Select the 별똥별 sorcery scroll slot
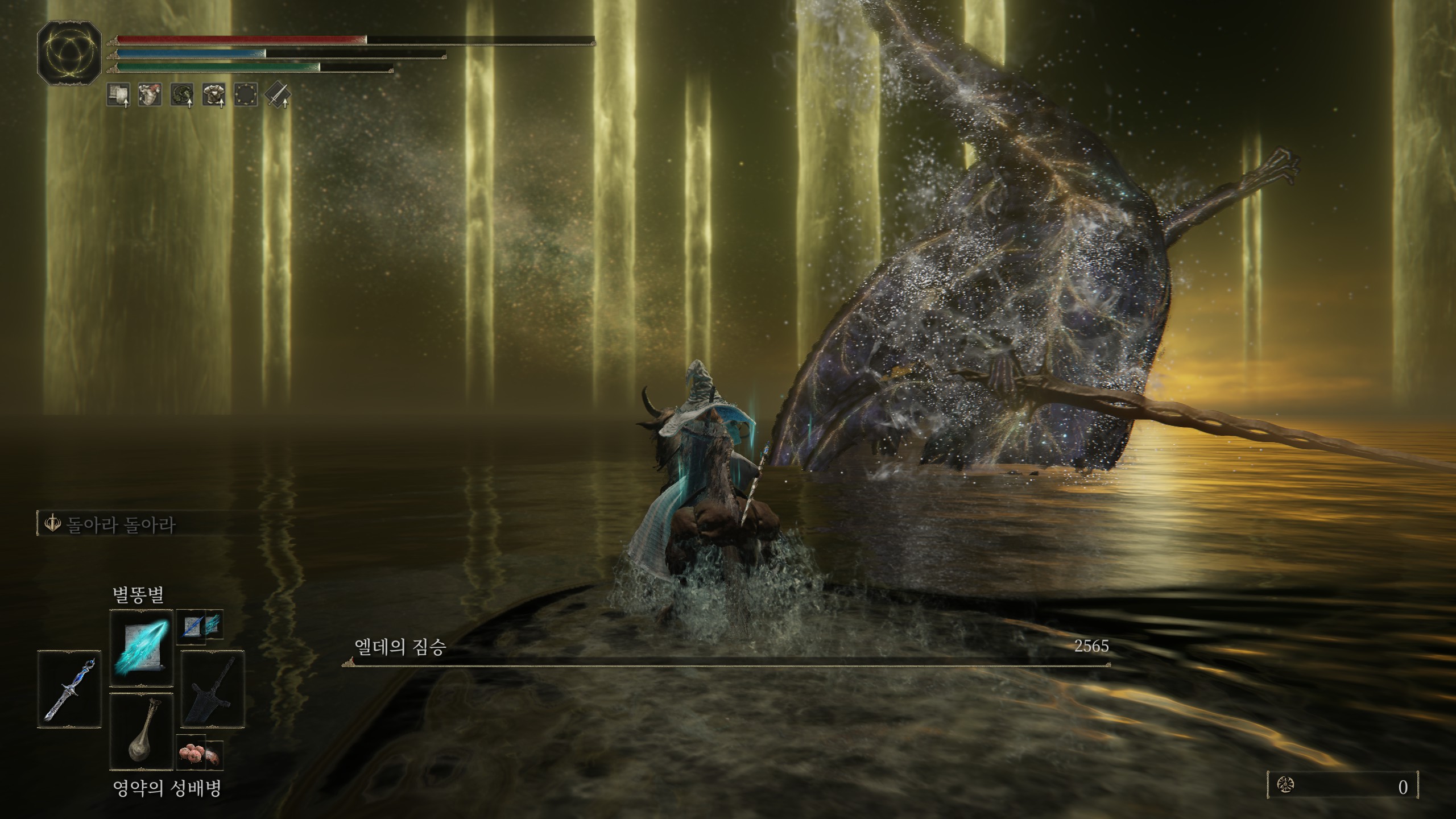This screenshot has width=1456, height=819. [x=141, y=648]
